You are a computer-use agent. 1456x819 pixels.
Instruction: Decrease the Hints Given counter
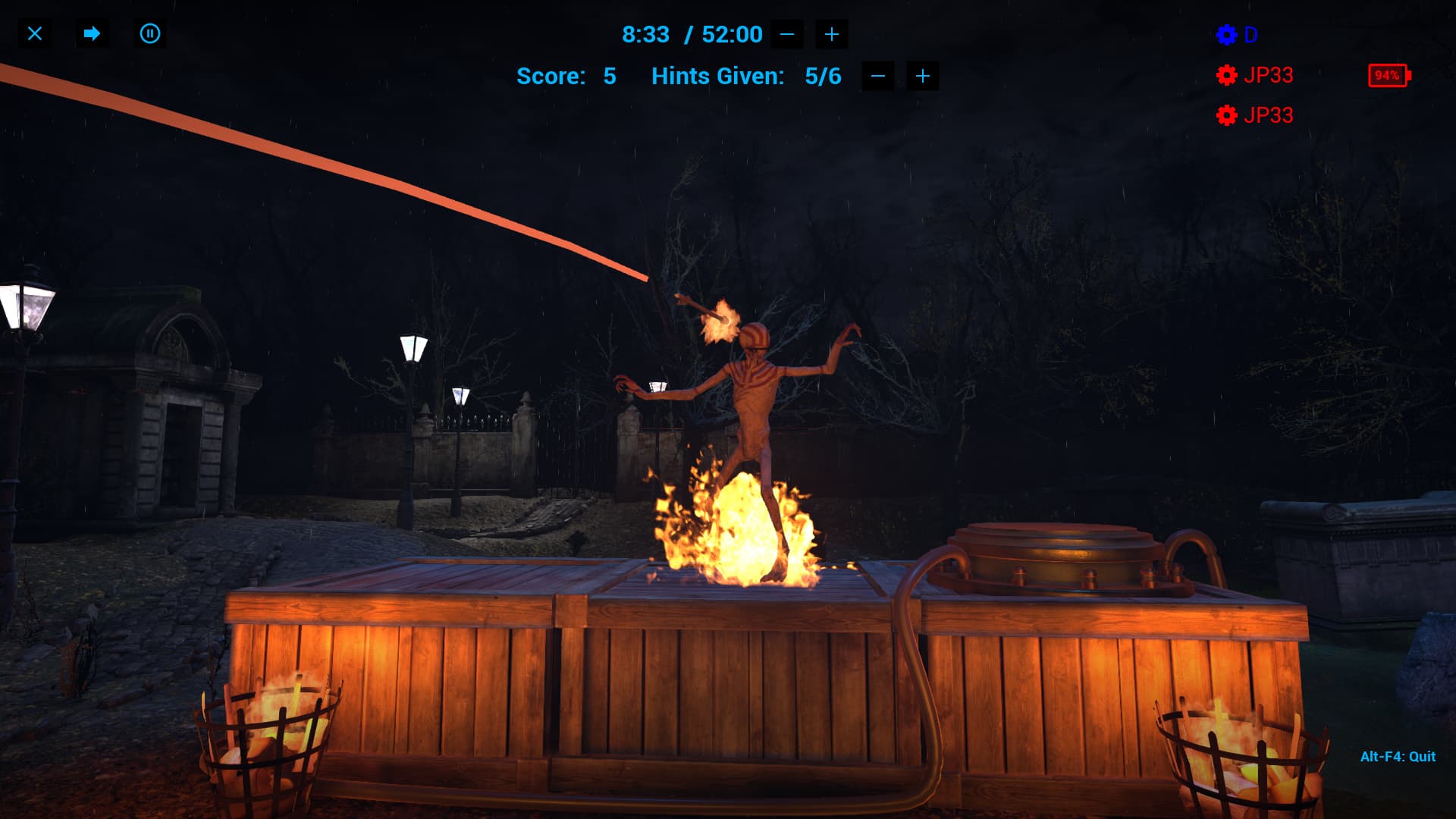pyautogui.click(x=877, y=76)
